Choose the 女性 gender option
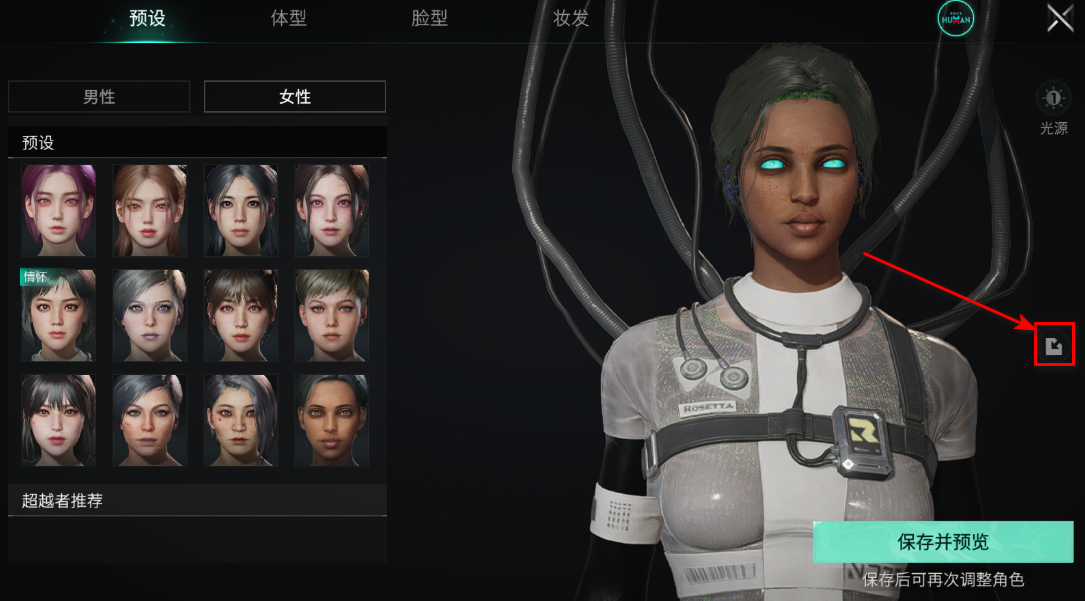This screenshot has height=601, width=1085. 295,97
